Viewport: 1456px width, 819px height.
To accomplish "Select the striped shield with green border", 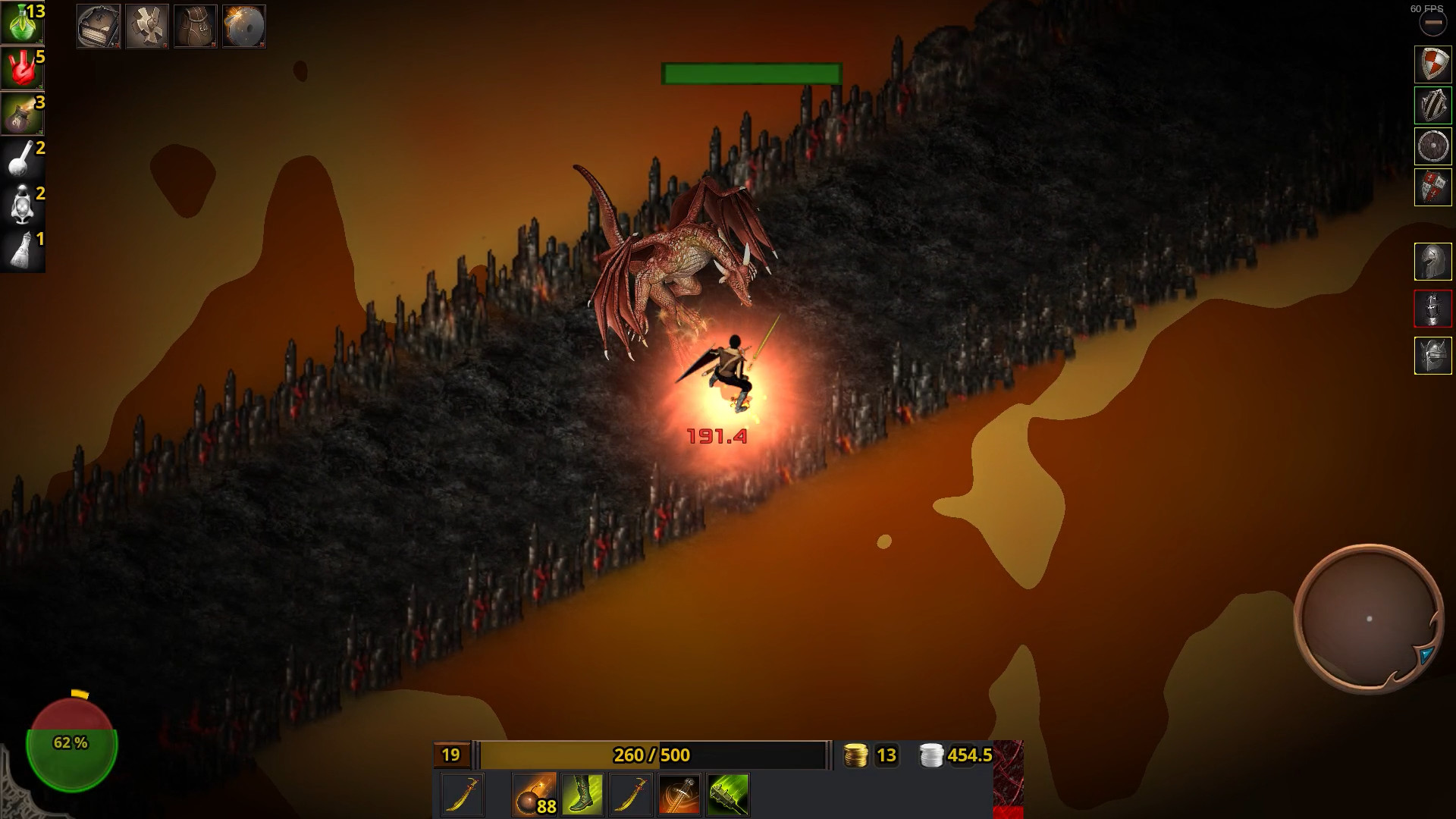I will pos(1432,105).
